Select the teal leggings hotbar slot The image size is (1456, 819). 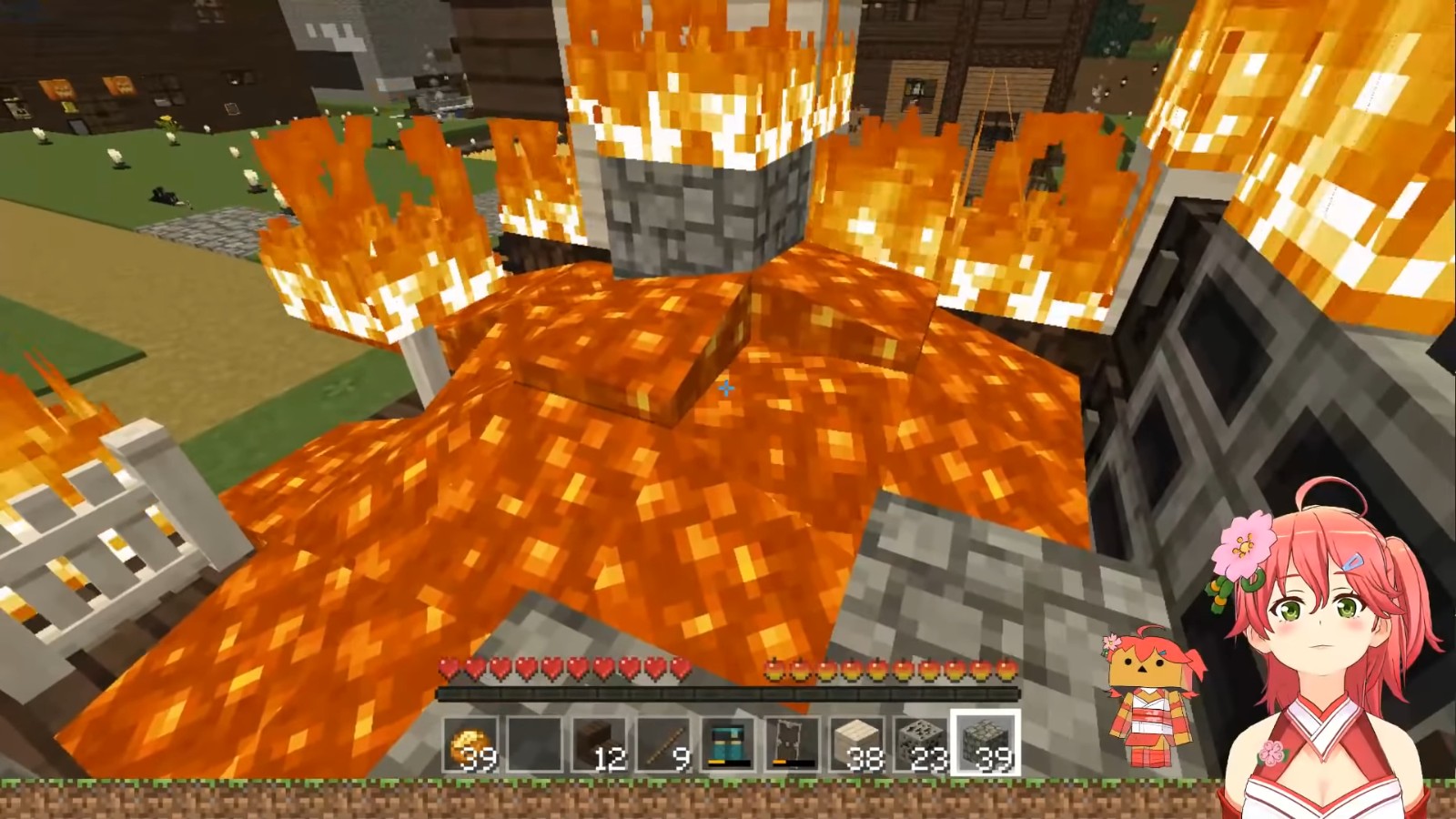coord(728,744)
